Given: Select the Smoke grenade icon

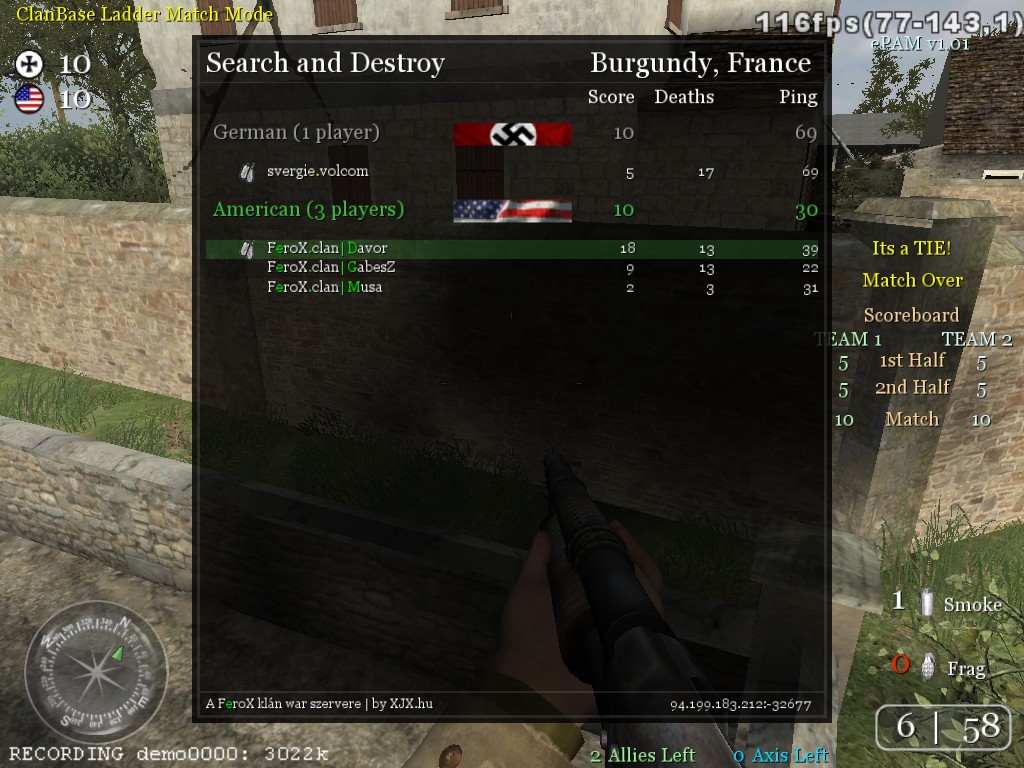Looking at the screenshot, I should coord(928,602).
